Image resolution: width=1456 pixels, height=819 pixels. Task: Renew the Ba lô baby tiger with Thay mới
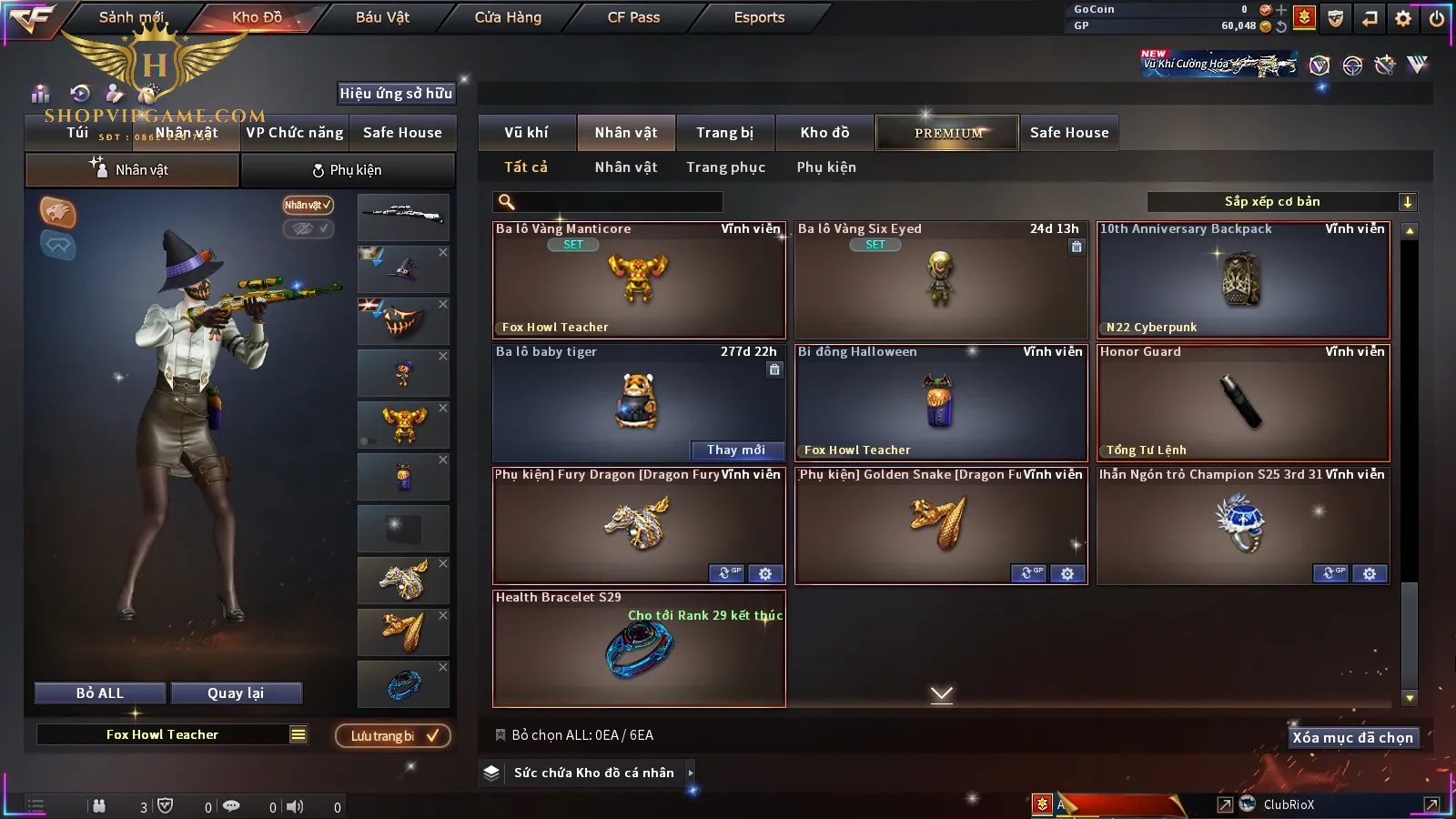tap(735, 450)
